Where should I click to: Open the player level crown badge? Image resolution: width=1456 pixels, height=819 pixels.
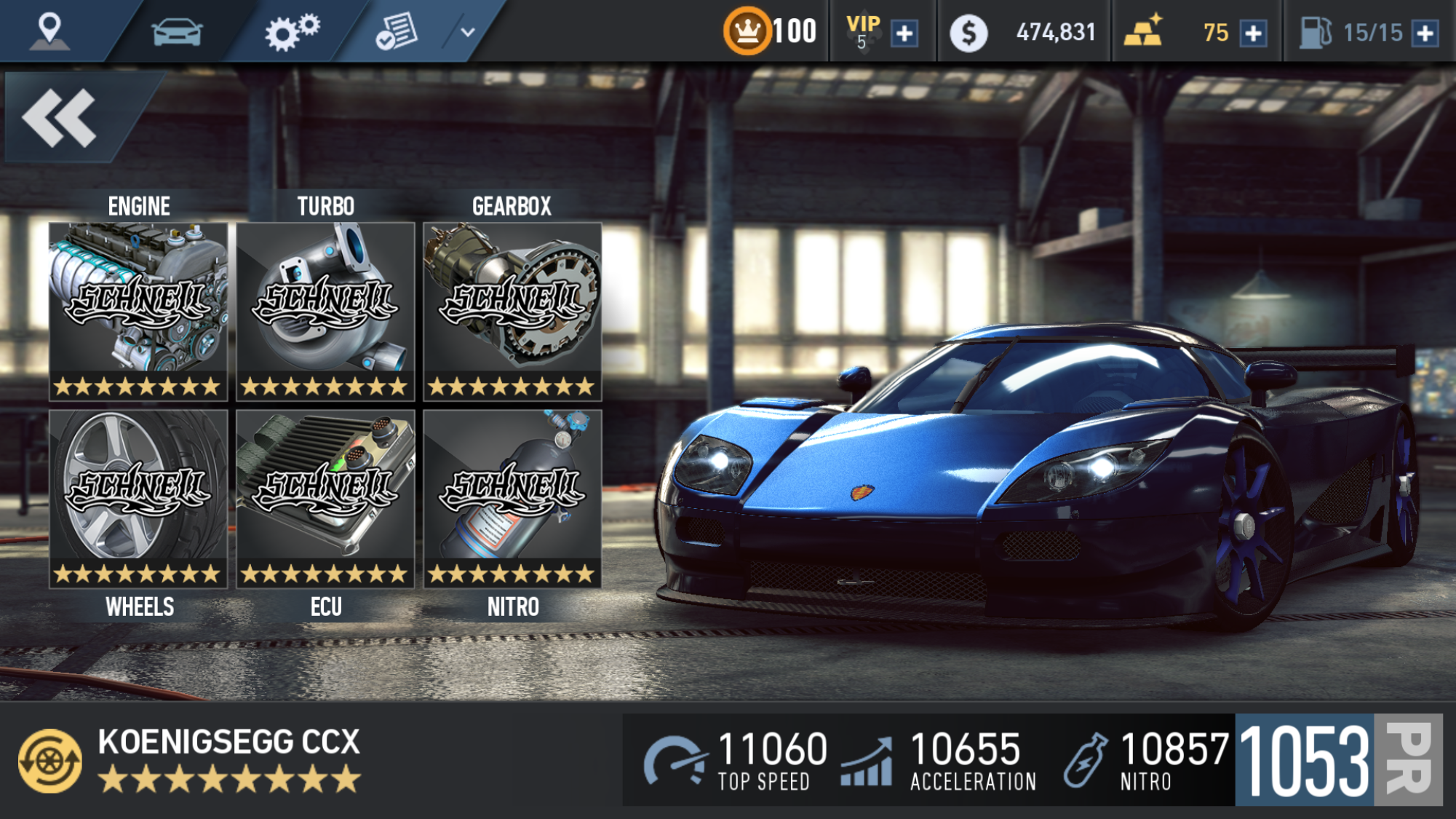point(747,32)
